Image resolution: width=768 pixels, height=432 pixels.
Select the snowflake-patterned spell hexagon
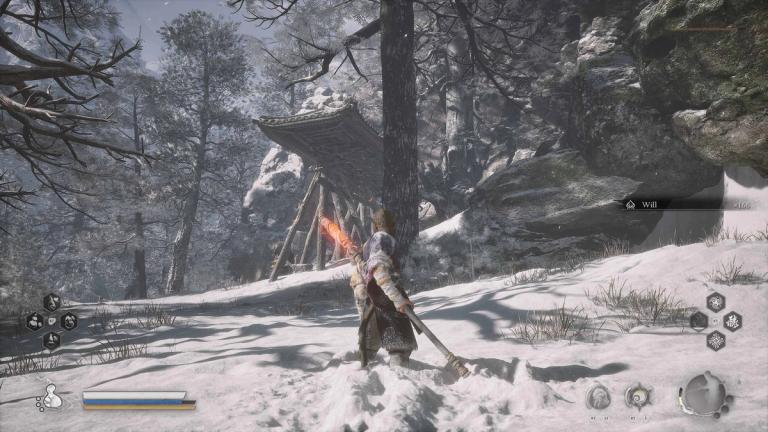tap(716, 341)
